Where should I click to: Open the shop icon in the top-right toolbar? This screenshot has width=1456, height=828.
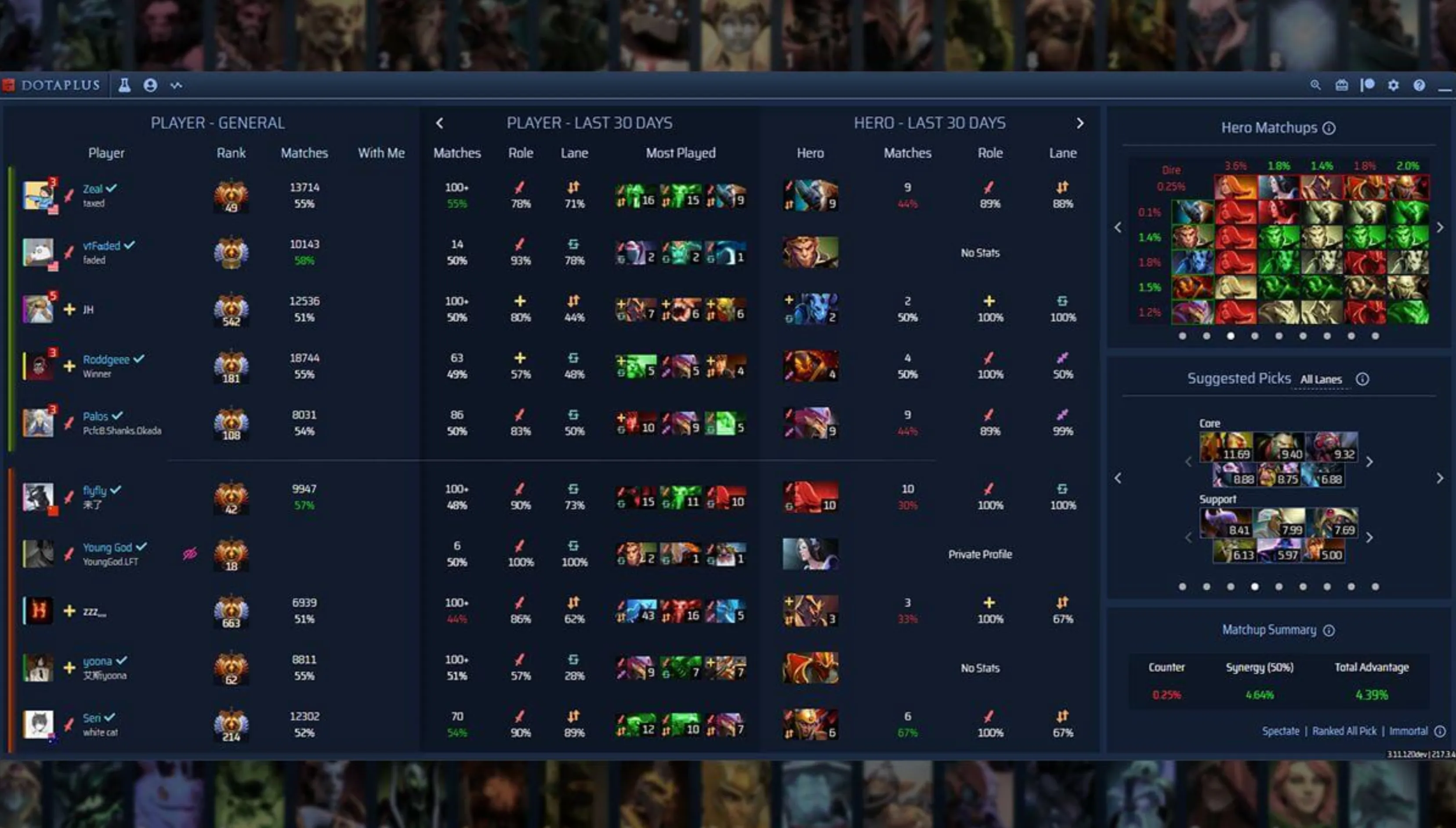pos(1341,85)
